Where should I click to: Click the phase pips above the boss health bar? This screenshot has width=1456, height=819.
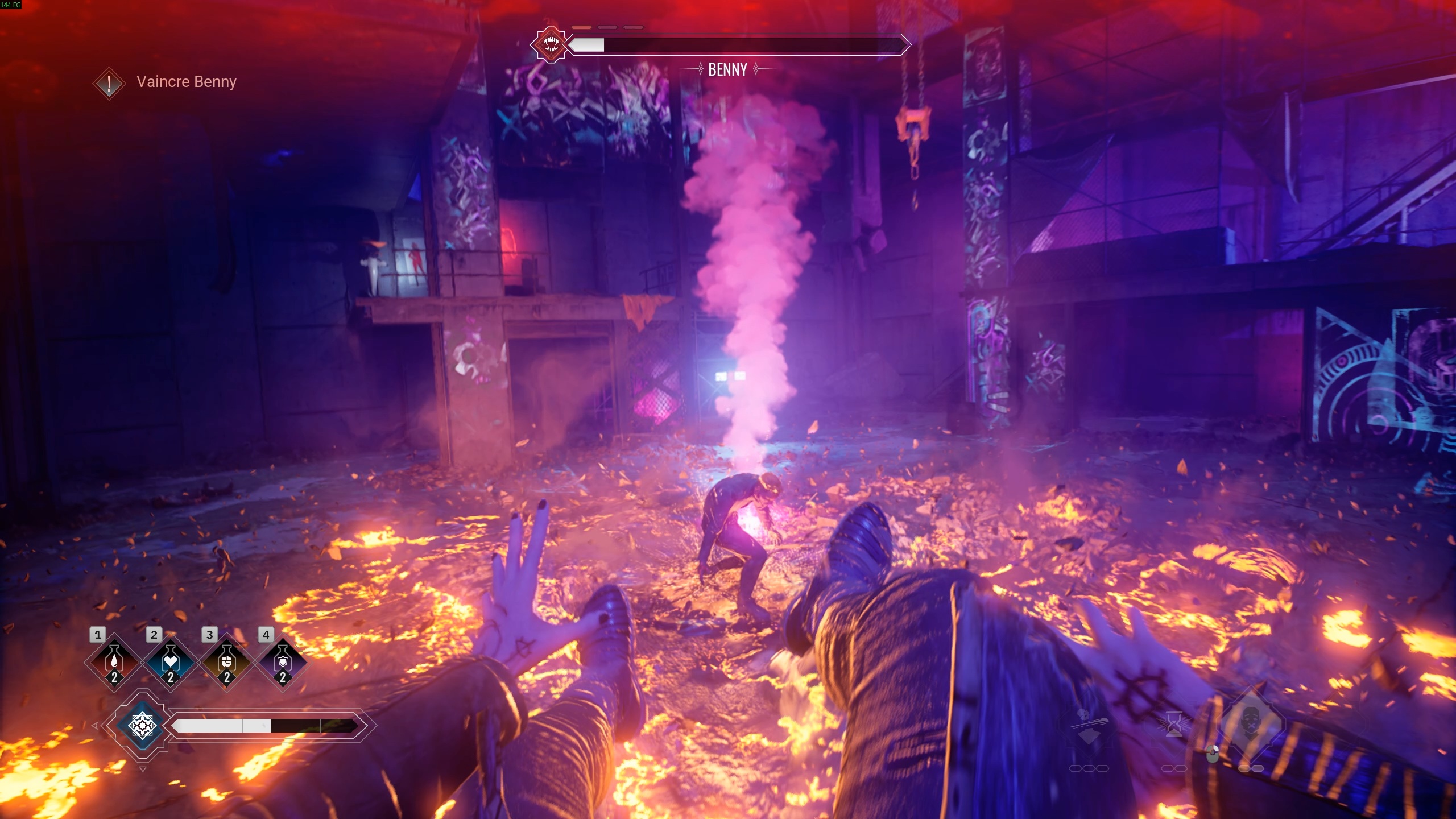coord(606,26)
